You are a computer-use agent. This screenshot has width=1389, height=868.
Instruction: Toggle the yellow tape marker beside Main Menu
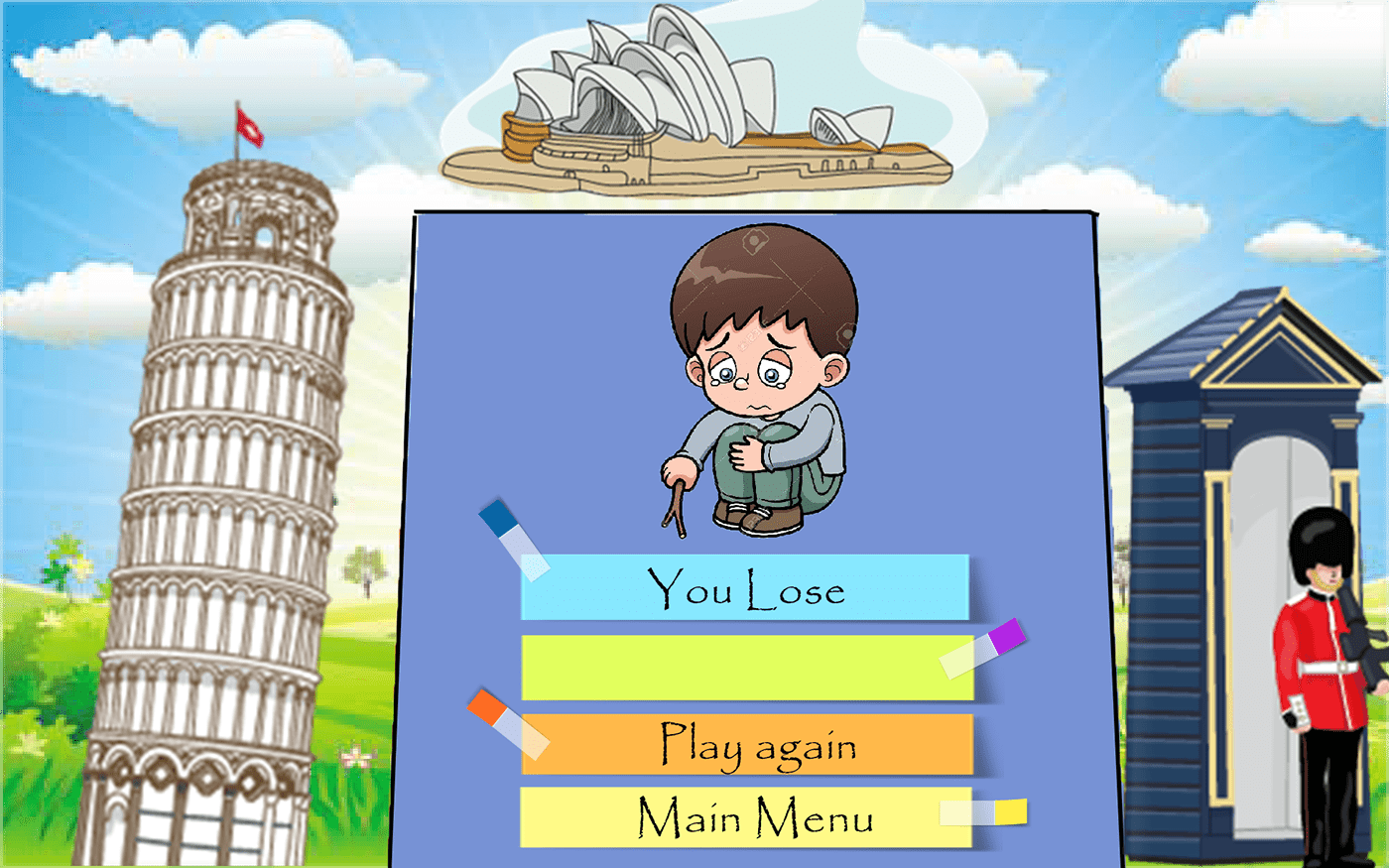point(982,813)
